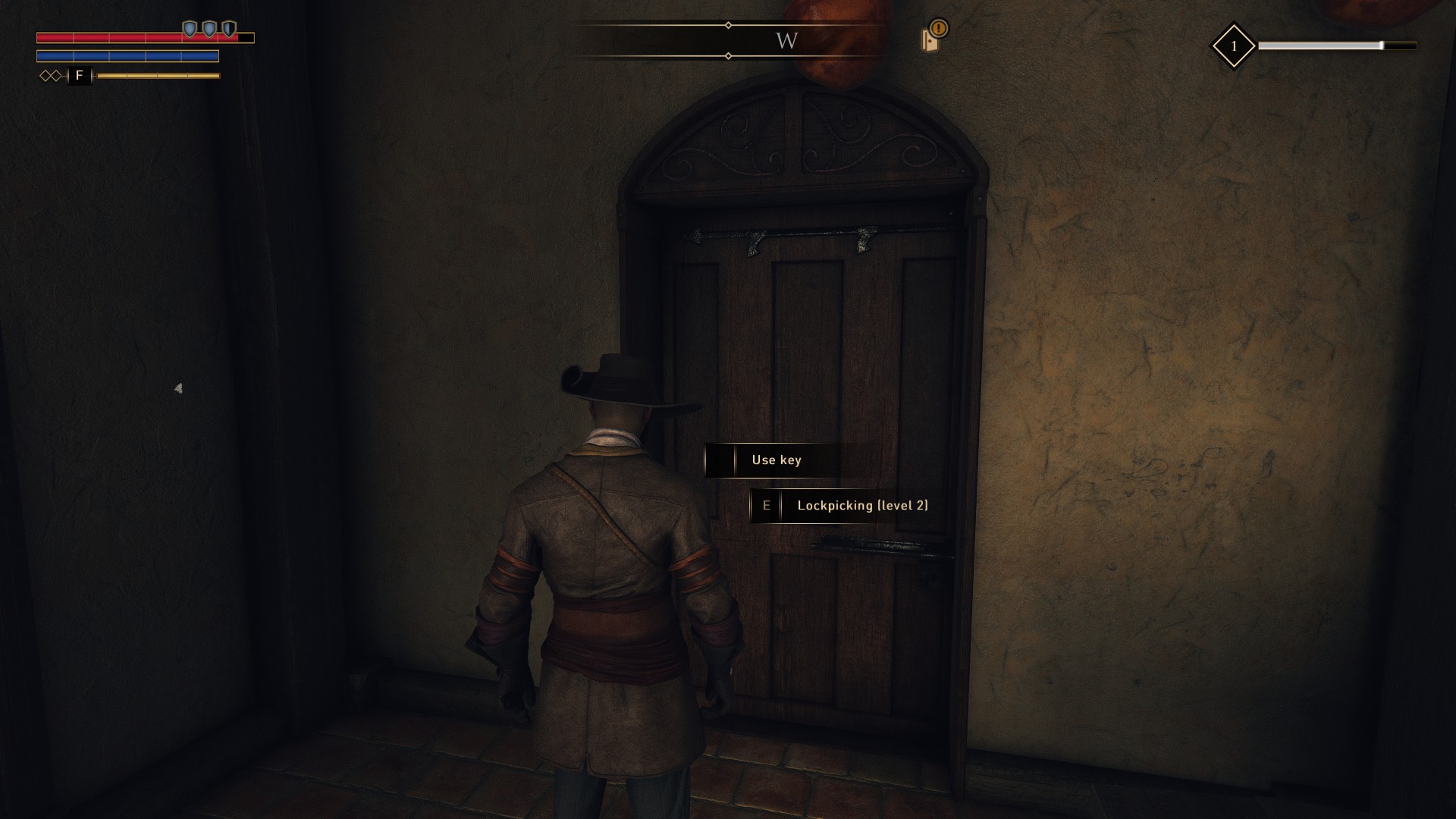1456x819 pixels.
Task: Select the first armor shield icon
Action: (190, 29)
